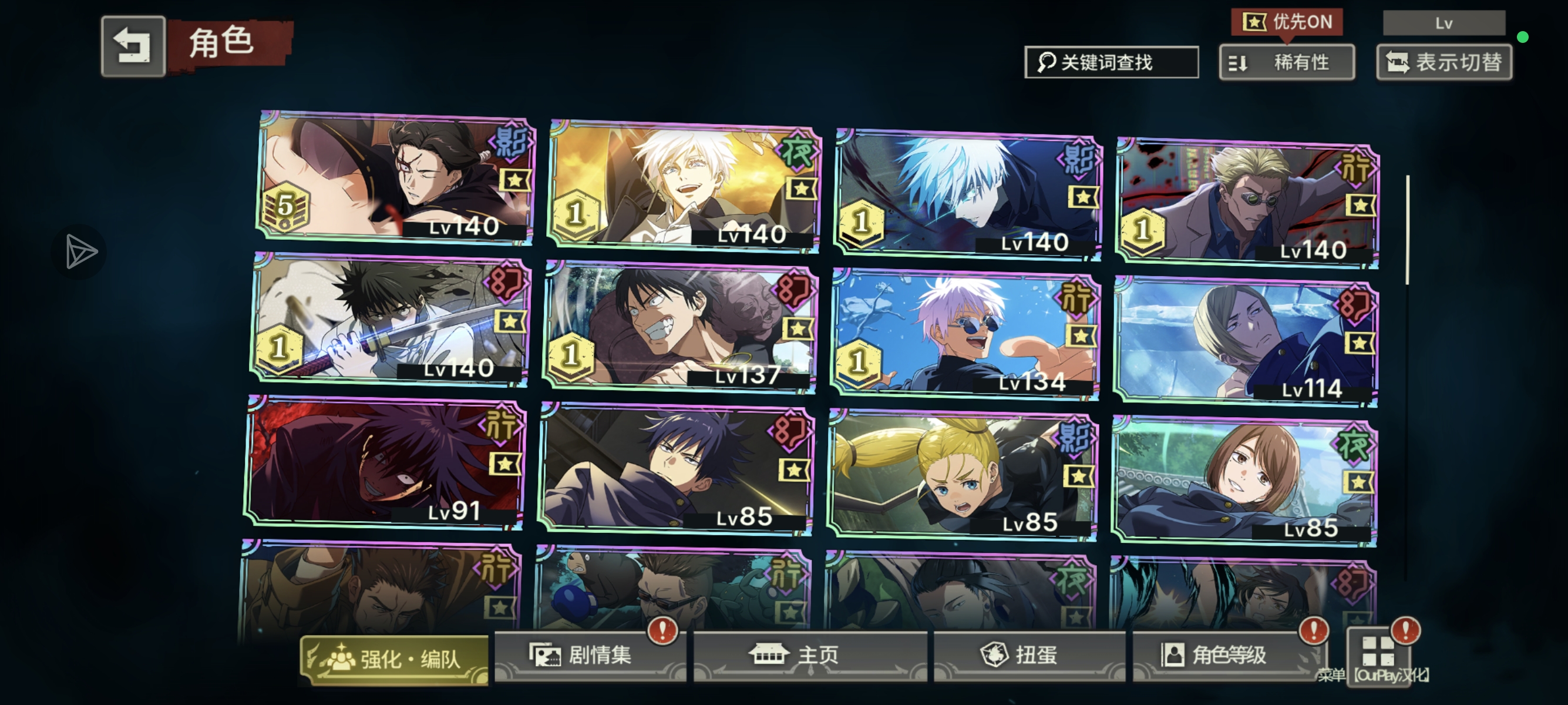Select the Lv140 sword-wielding character card
Viewport: 1568px width, 705px height.
coord(389,320)
